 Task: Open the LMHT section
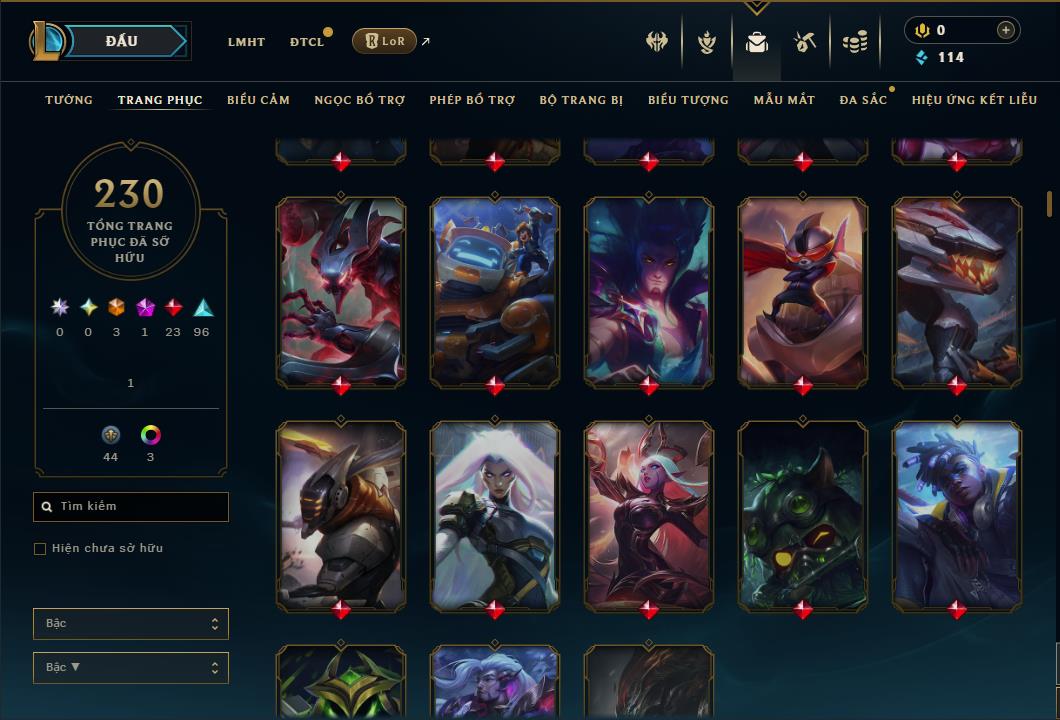tap(246, 42)
